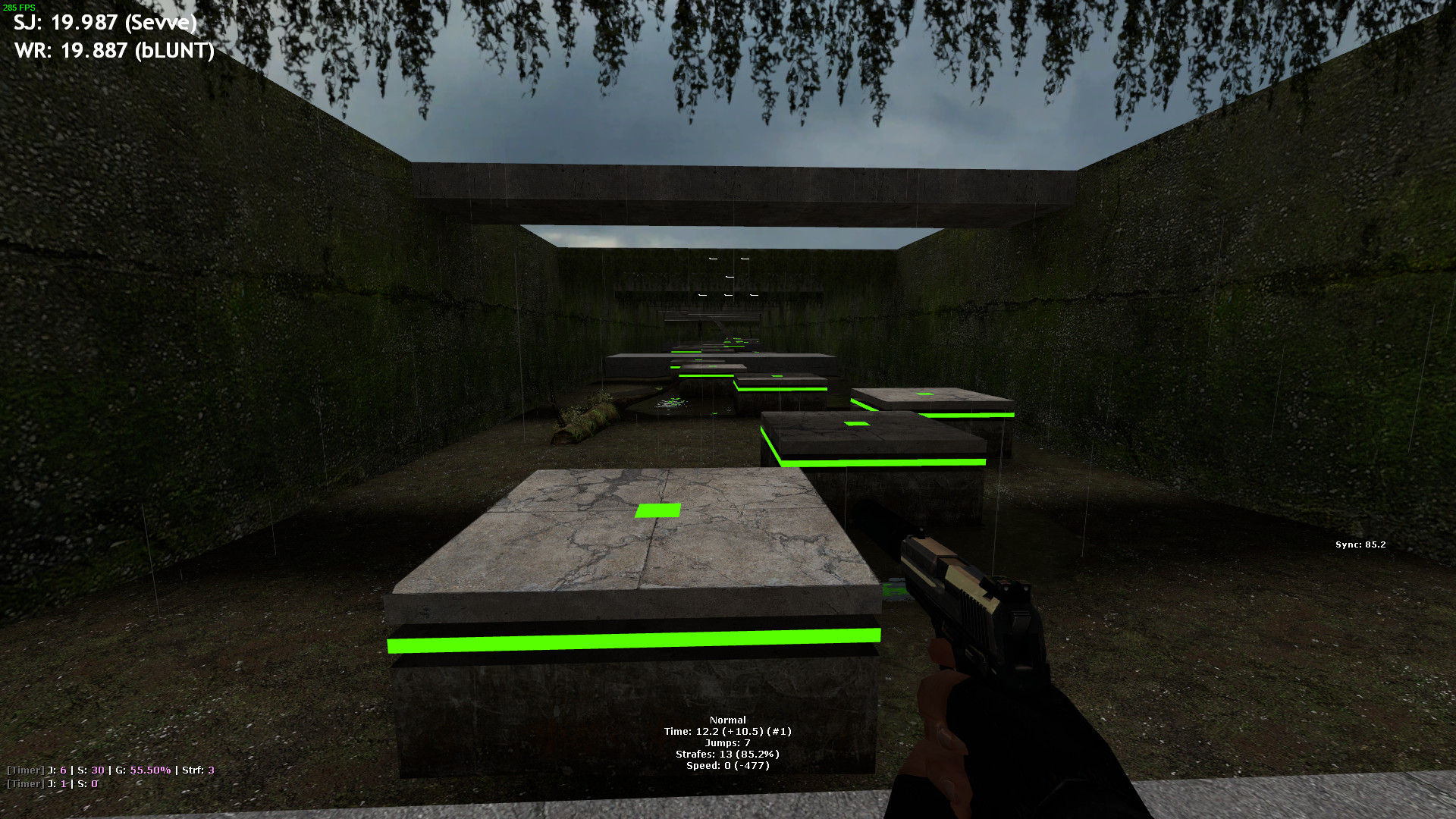The width and height of the screenshot is (1456, 819).
Task: Toggle the Sync: 85.2 display
Action: tap(1358, 544)
